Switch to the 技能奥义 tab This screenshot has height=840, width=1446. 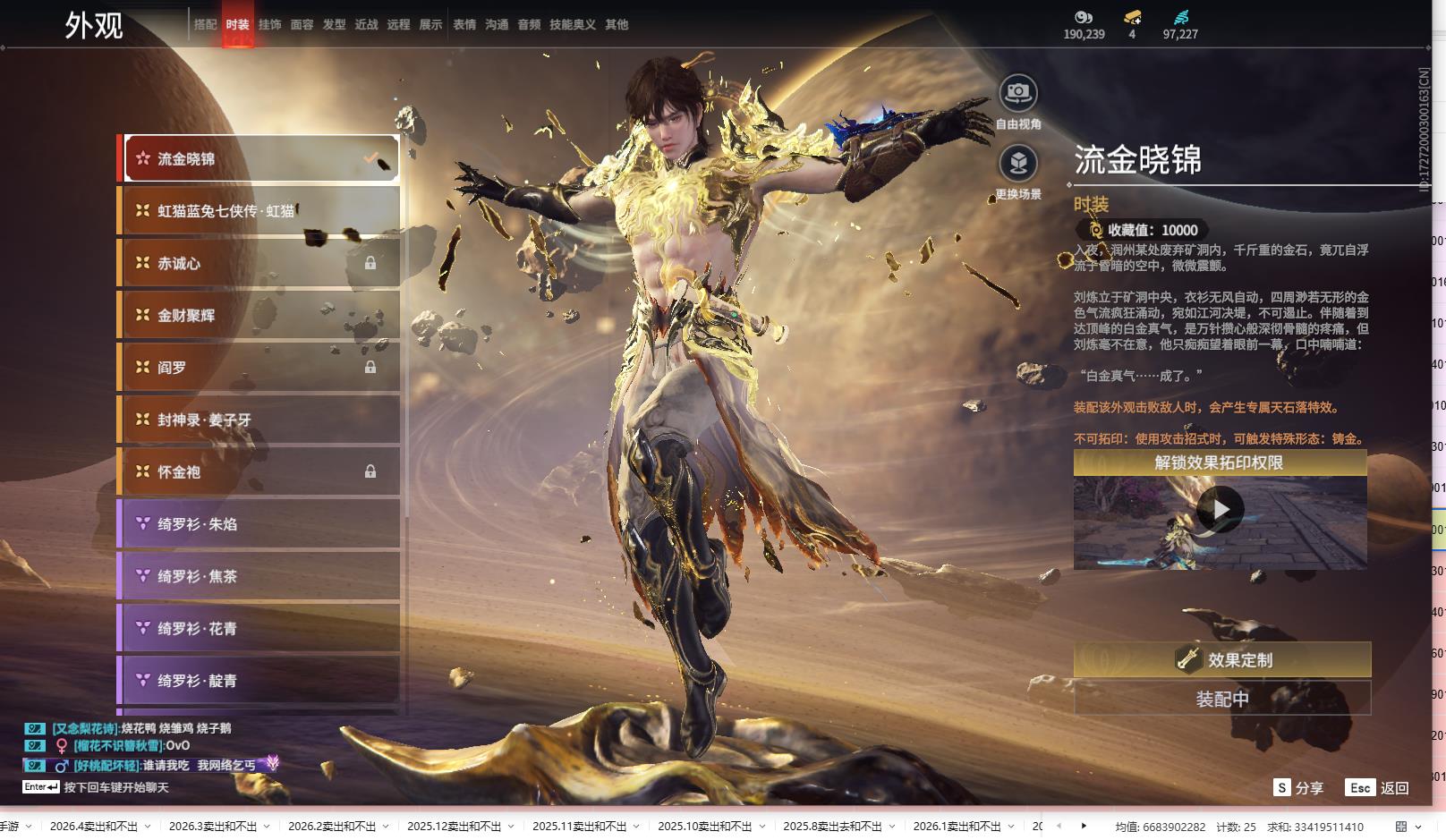click(573, 25)
